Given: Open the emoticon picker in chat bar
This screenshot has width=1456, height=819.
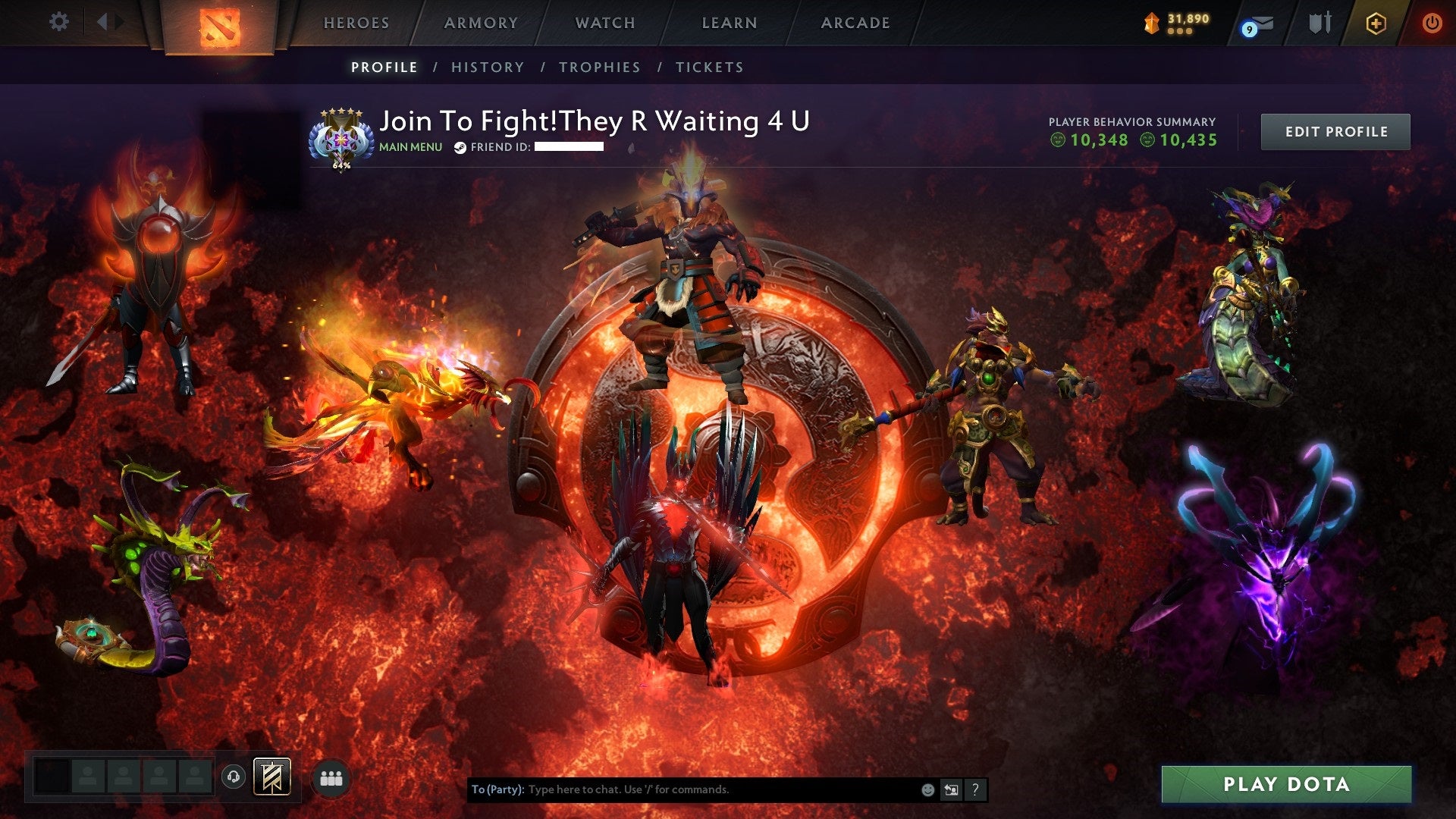Looking at the screenshot, I should pyautogui.click(x=929, y=790).
